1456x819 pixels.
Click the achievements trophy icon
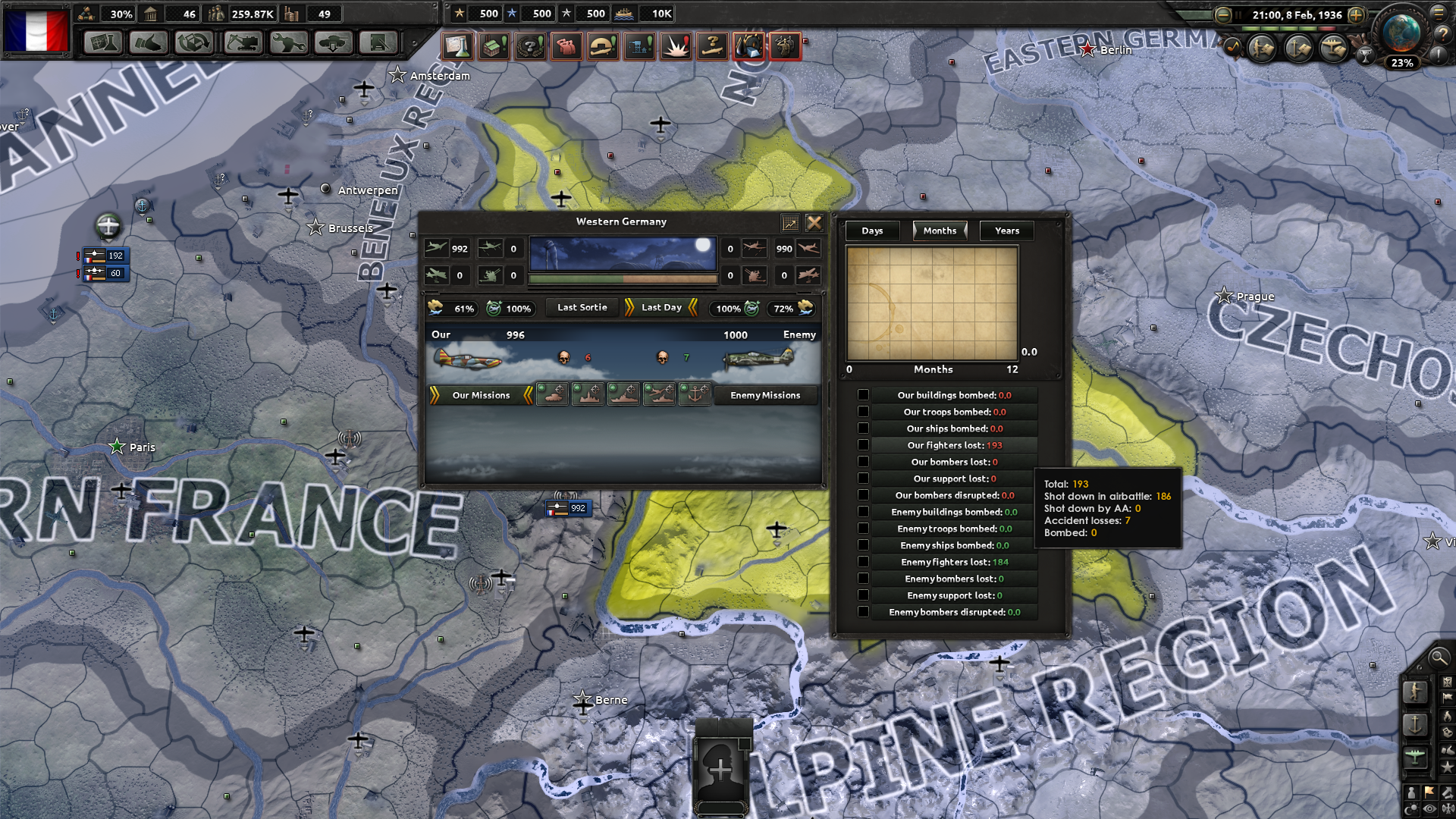coord(1366,55)
